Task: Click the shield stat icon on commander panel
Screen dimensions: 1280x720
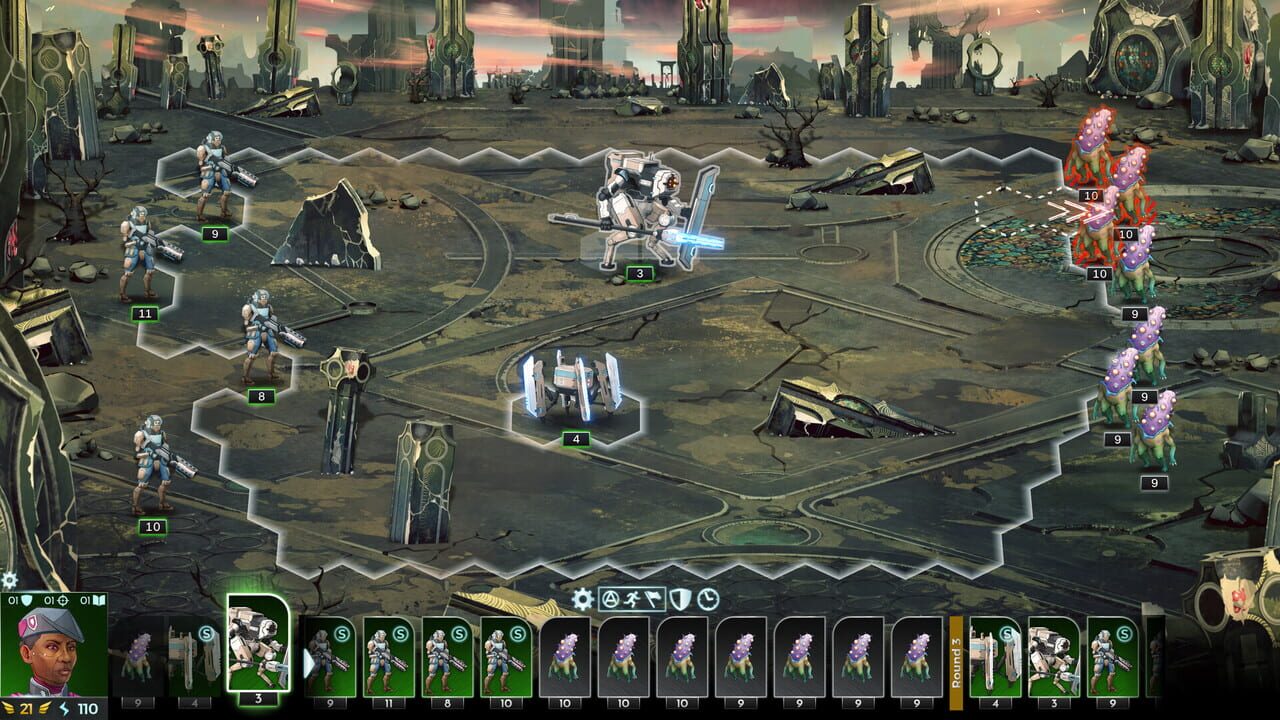Action: point(27,601)
